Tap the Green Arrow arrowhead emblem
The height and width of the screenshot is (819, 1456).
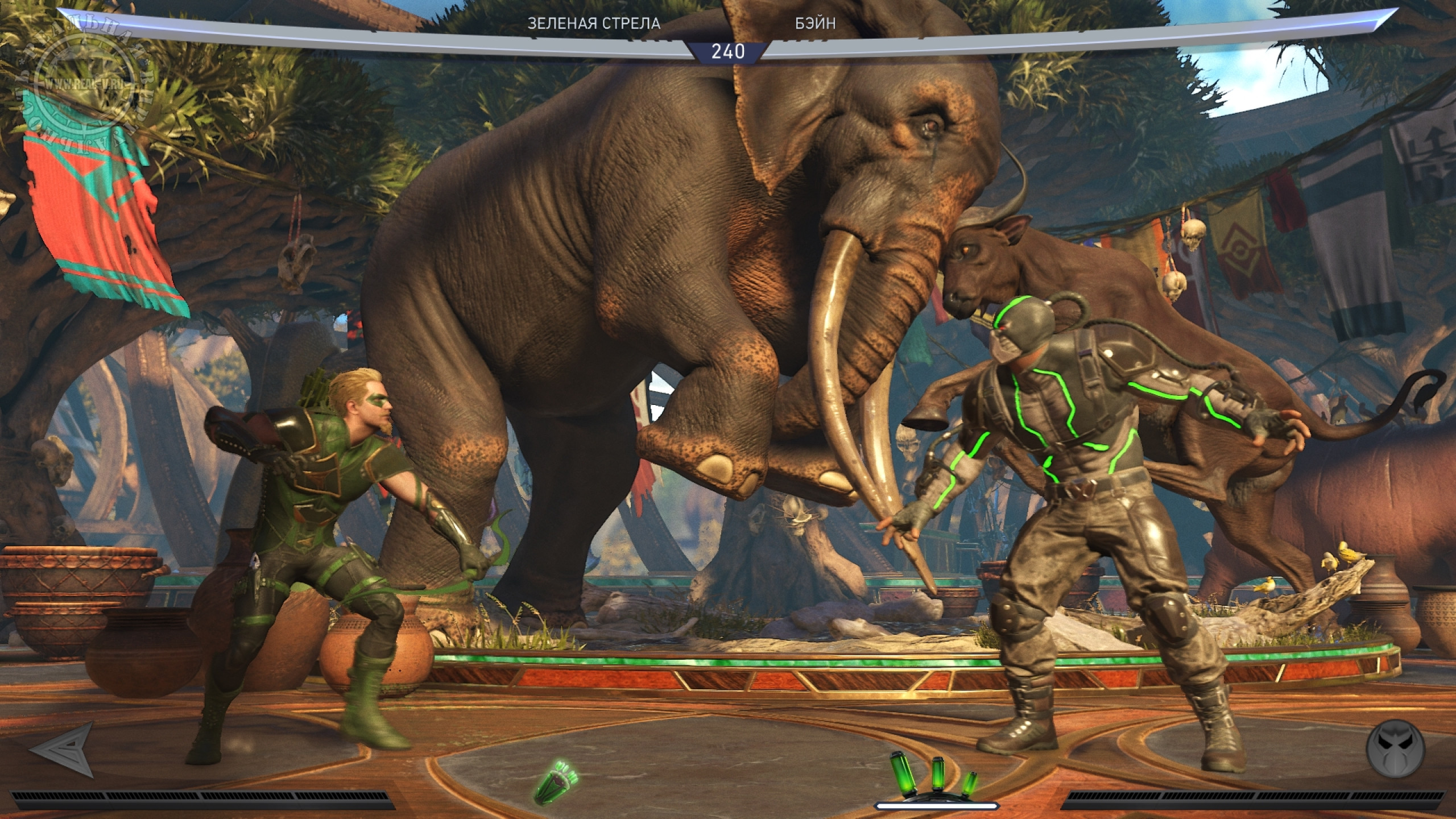pos(63,750)
